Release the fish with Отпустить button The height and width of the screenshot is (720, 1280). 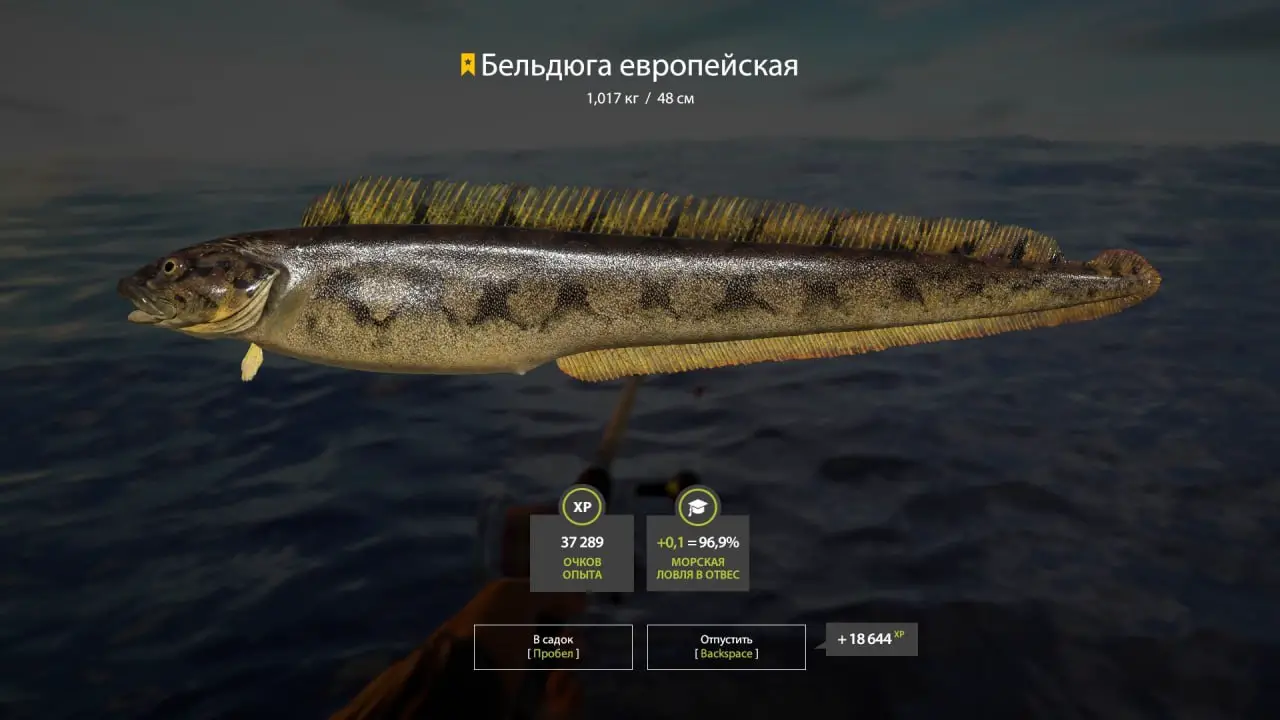pyautogui.click(x=726, y=647)
